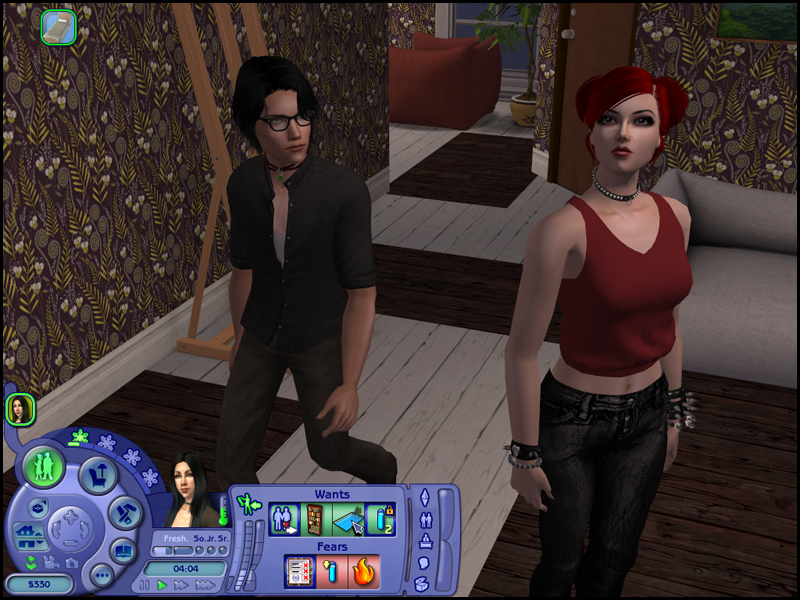Select the locked want with padlock

(x=380, y=519)
